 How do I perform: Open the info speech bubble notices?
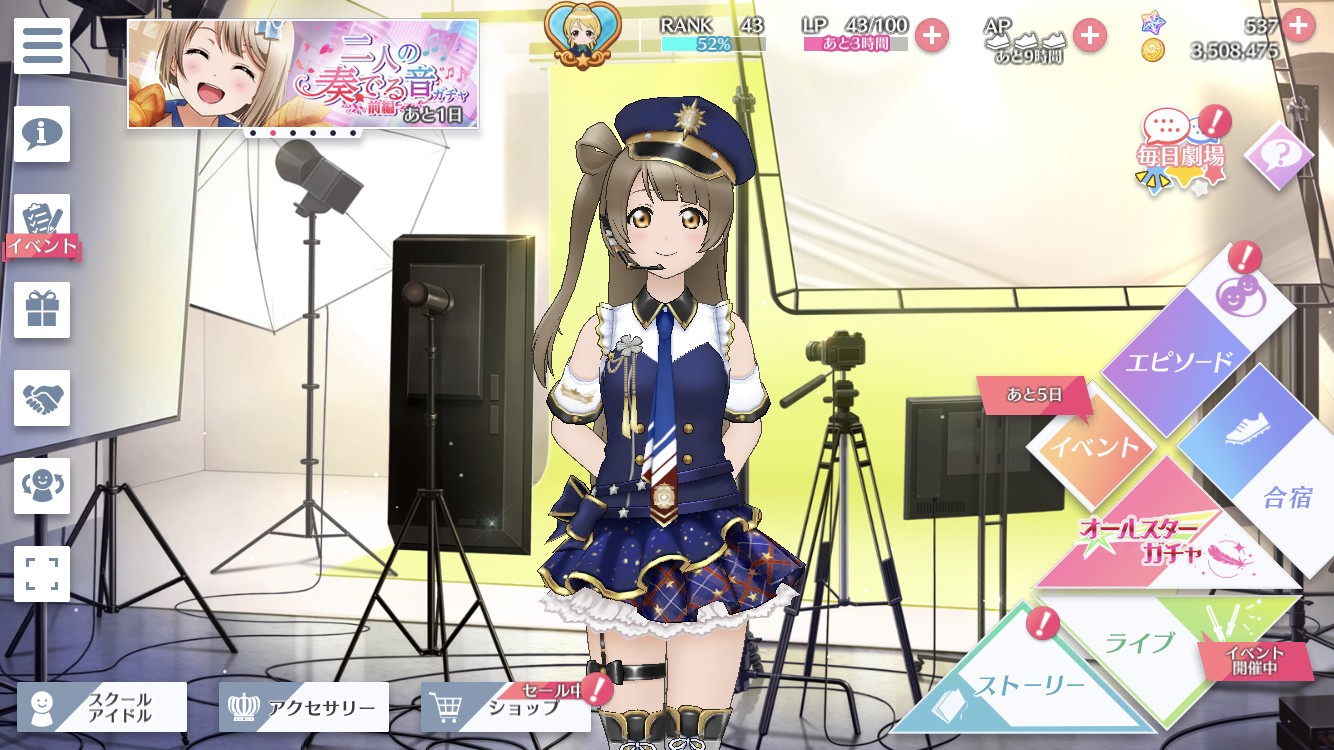42,133
